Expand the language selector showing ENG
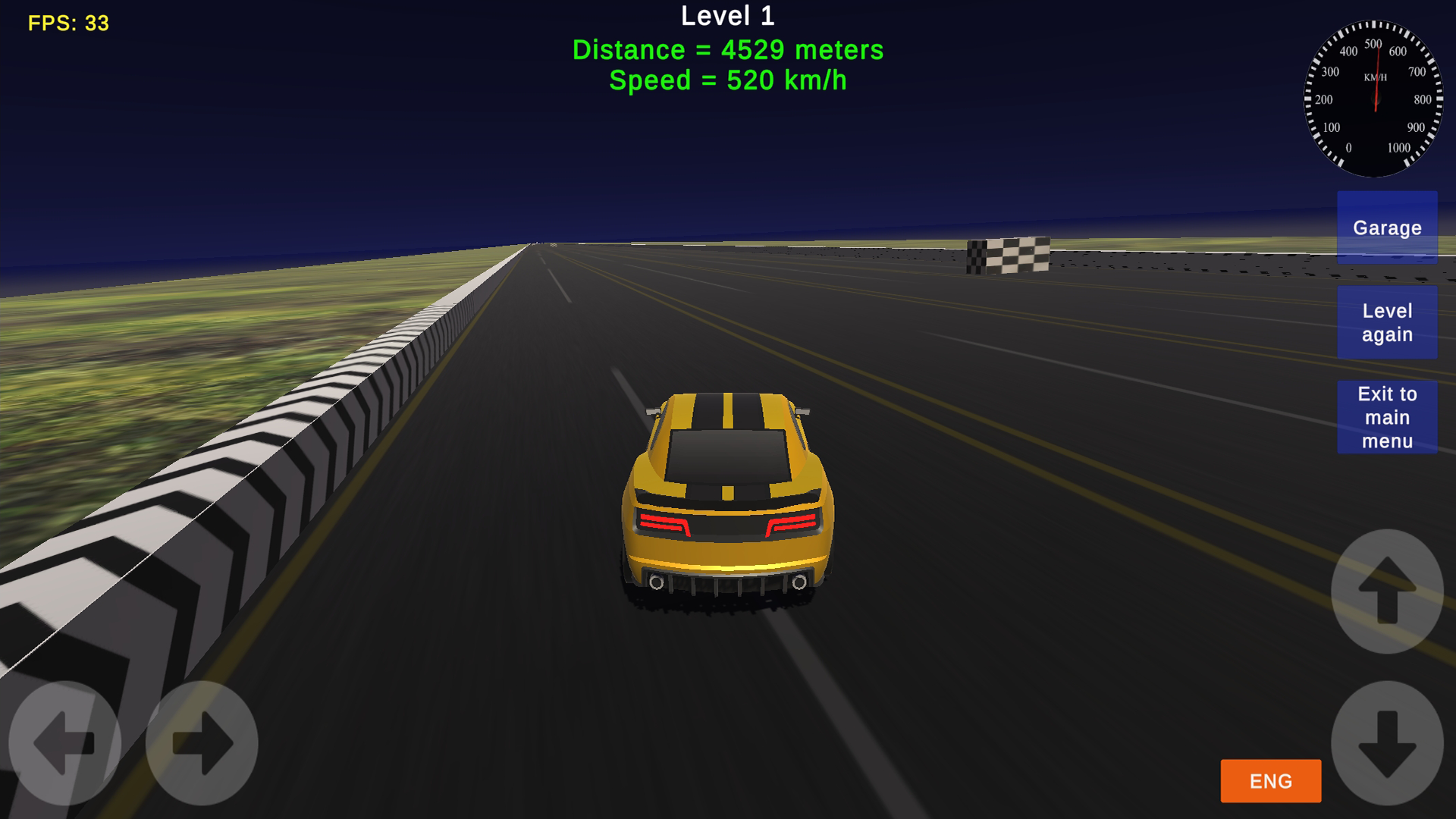 tap(1270, 781)
